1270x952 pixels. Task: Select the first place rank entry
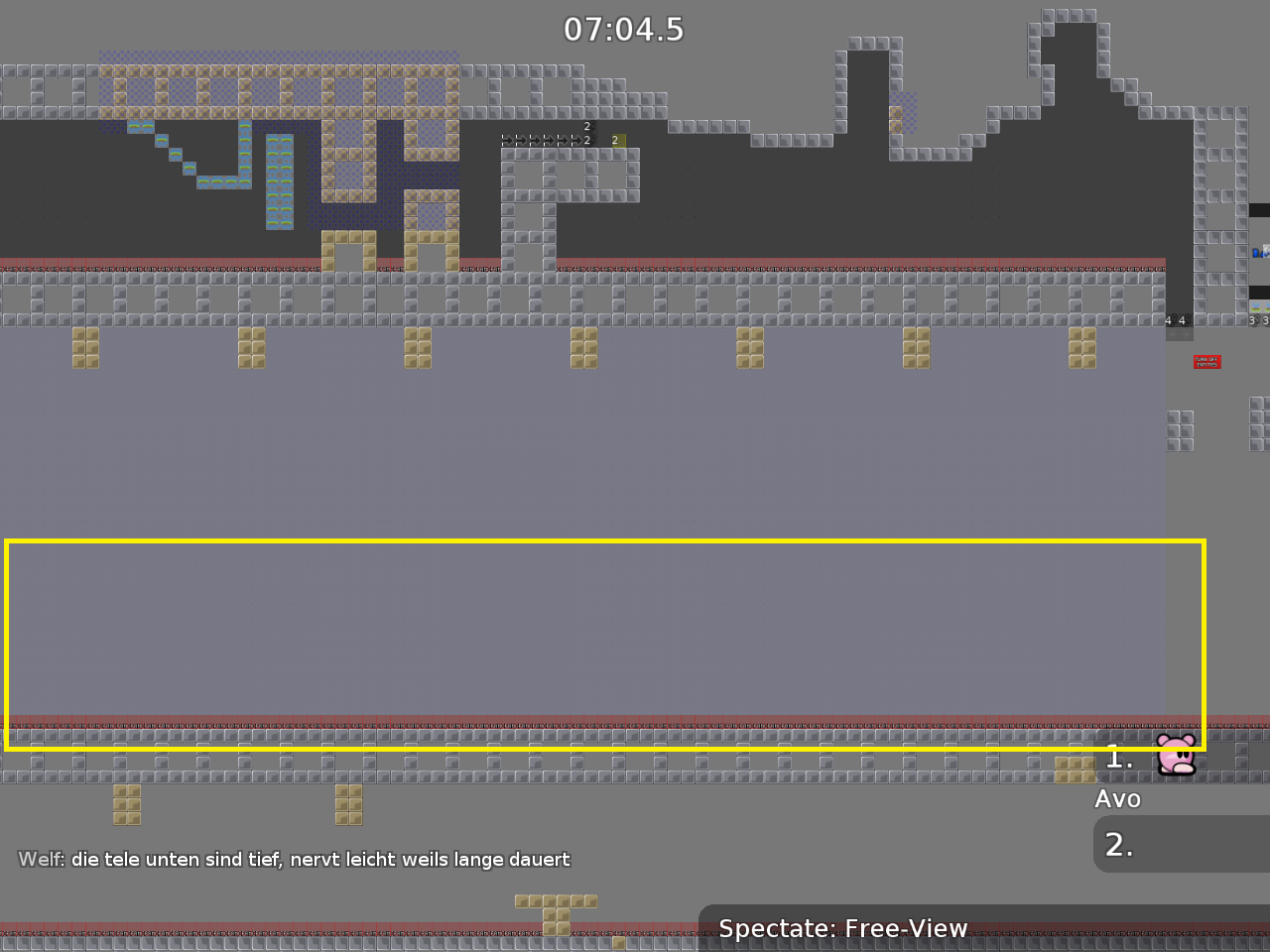(x=1118, y=758)
